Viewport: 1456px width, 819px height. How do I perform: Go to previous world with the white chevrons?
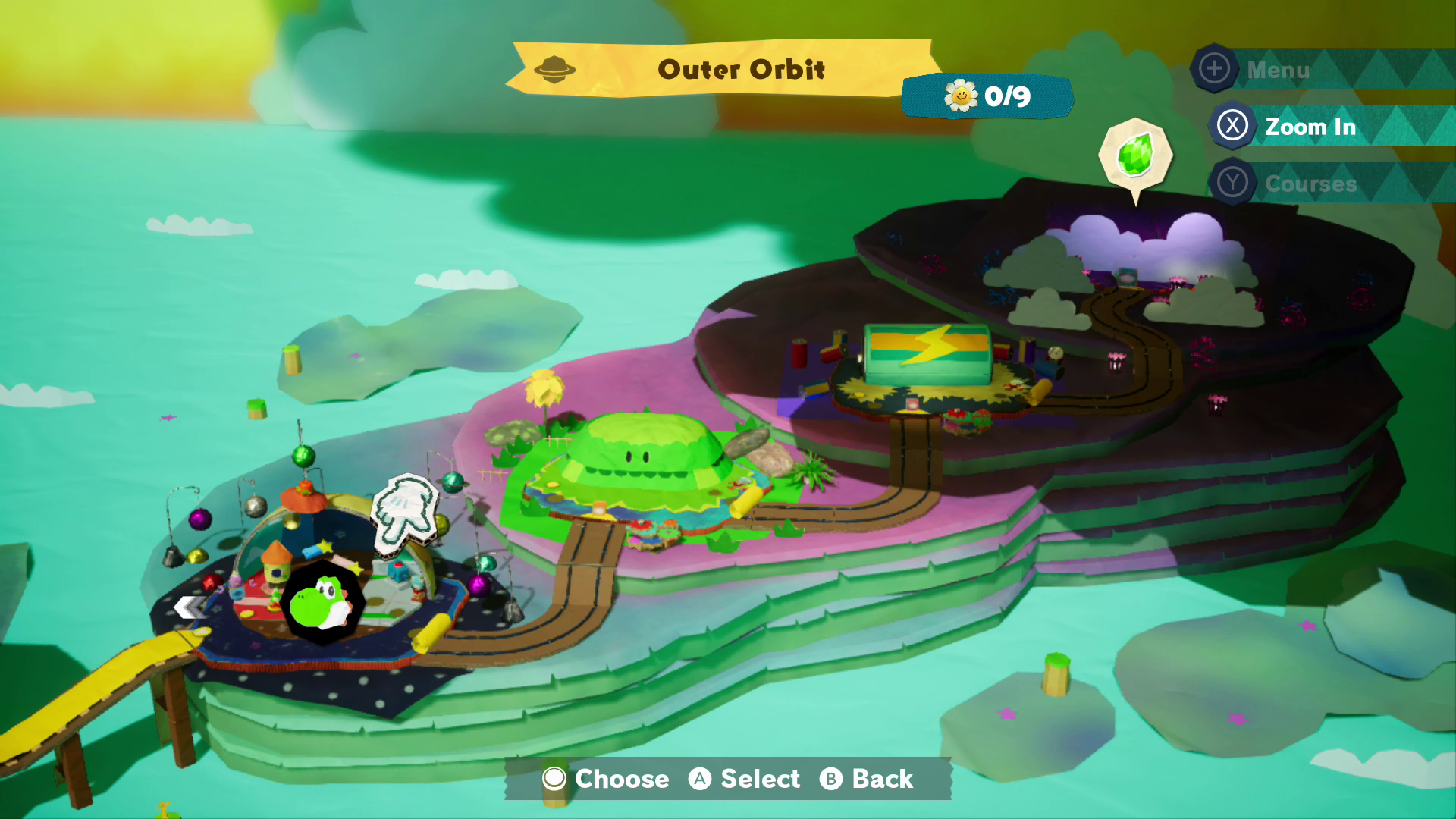tap(190, 607)
